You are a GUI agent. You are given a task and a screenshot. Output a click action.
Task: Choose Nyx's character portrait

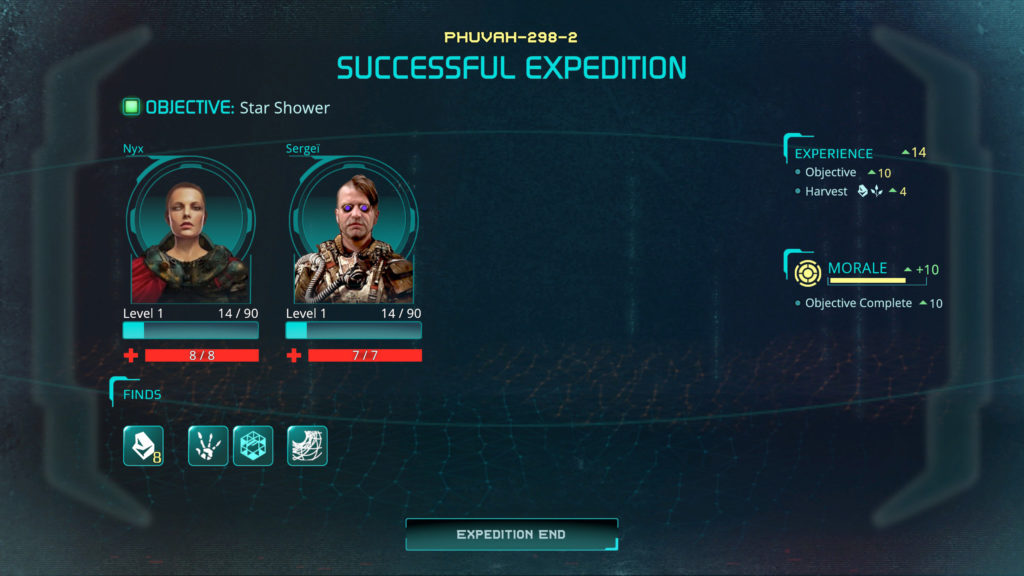pos(190,235)
